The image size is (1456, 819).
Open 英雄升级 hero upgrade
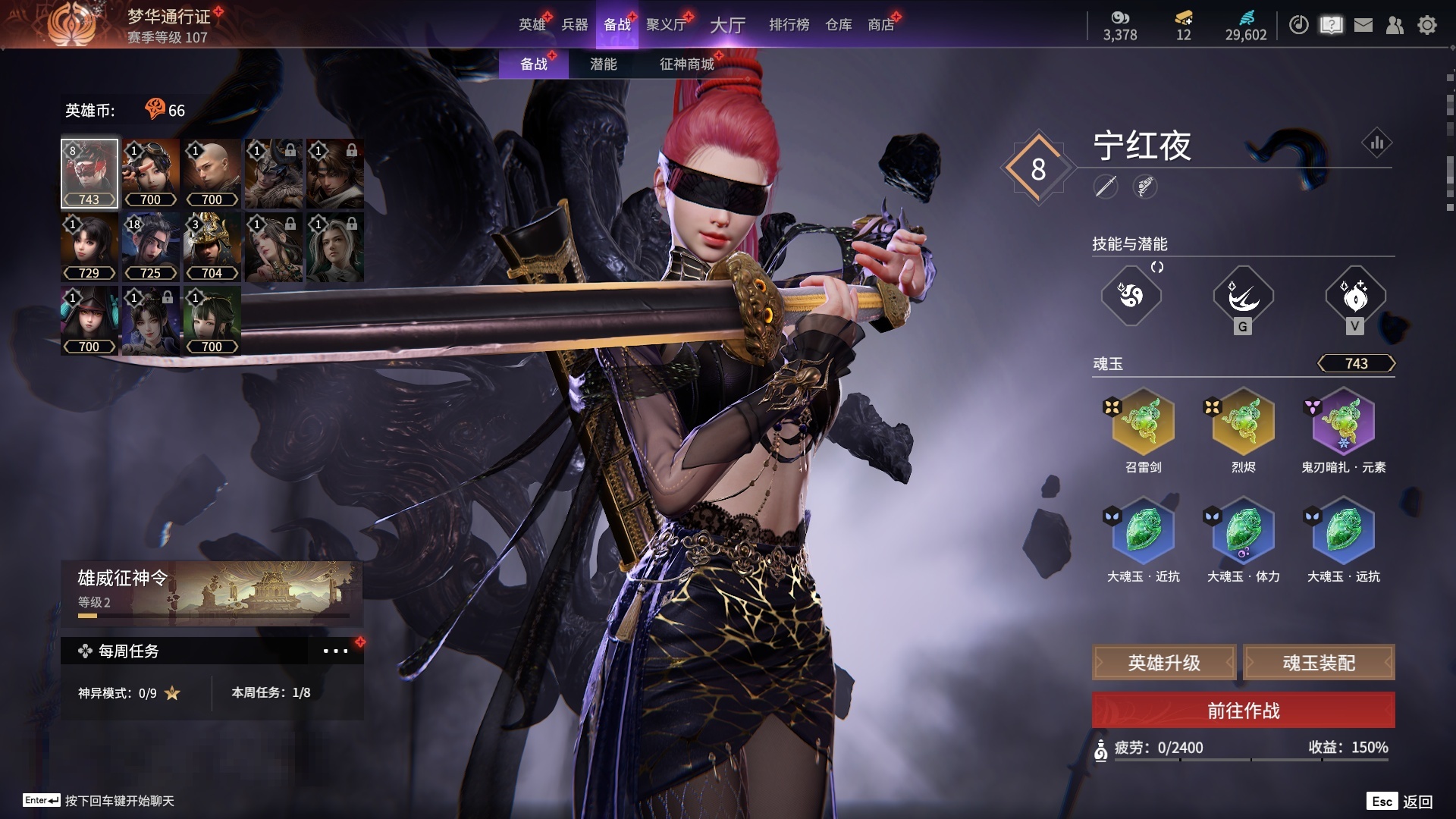click(x=1164, y=663)
